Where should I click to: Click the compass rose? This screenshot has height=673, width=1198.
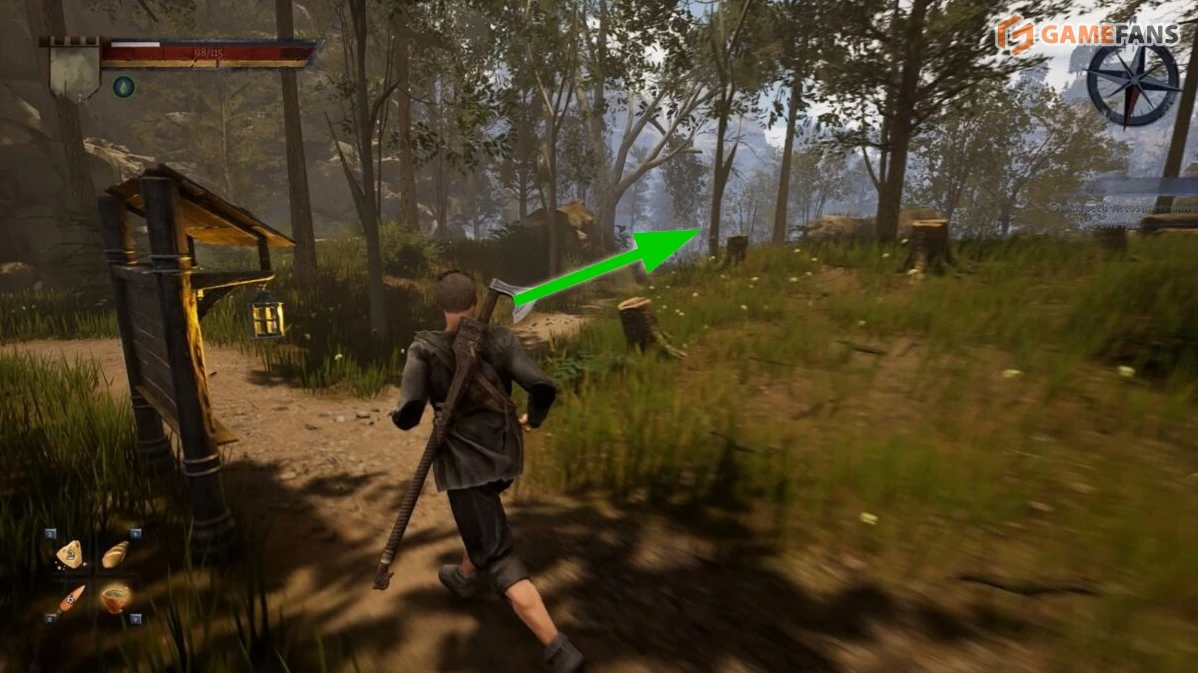[1133, 84]
